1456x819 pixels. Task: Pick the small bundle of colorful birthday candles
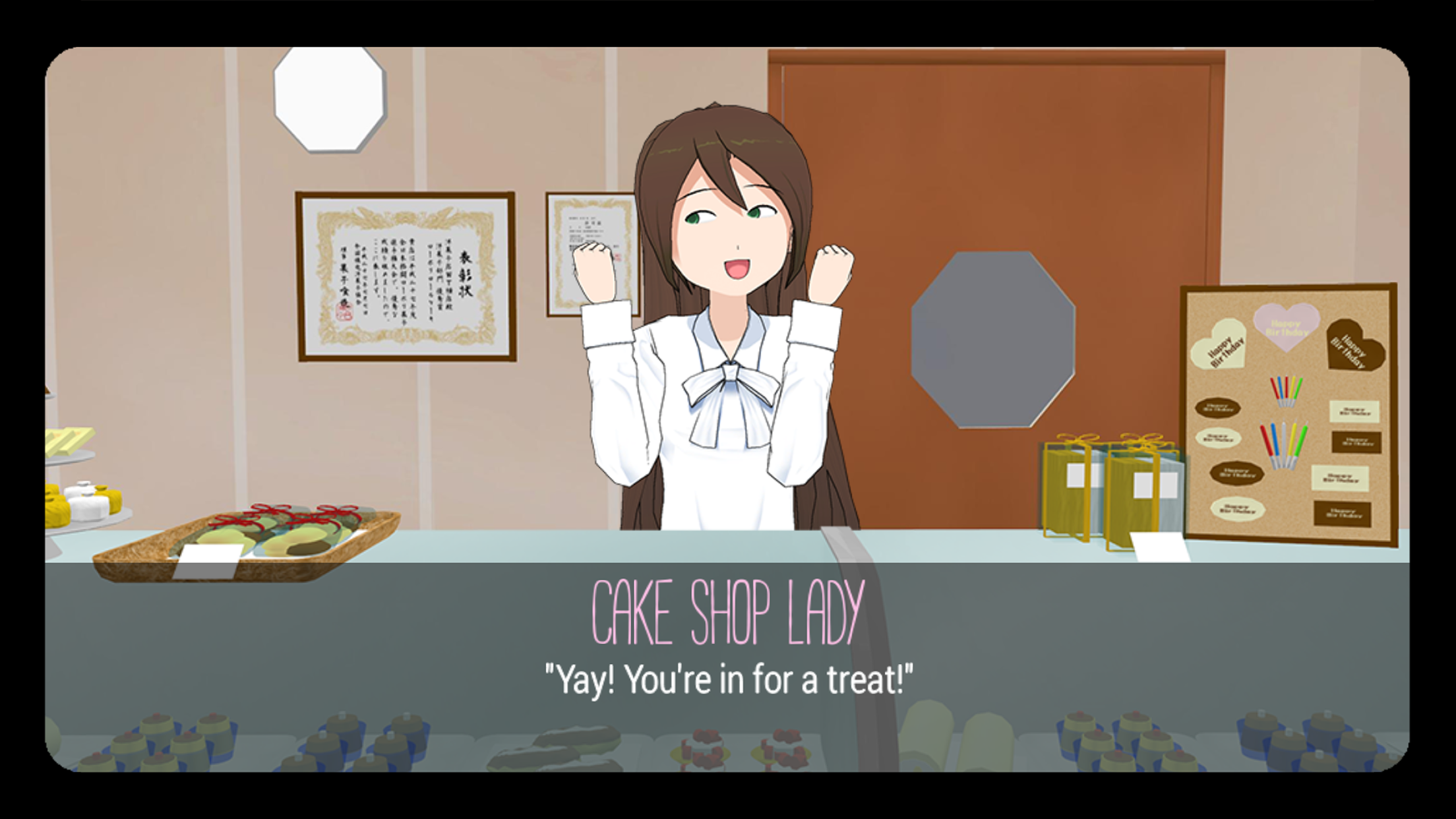click(x=1285, y=390)
